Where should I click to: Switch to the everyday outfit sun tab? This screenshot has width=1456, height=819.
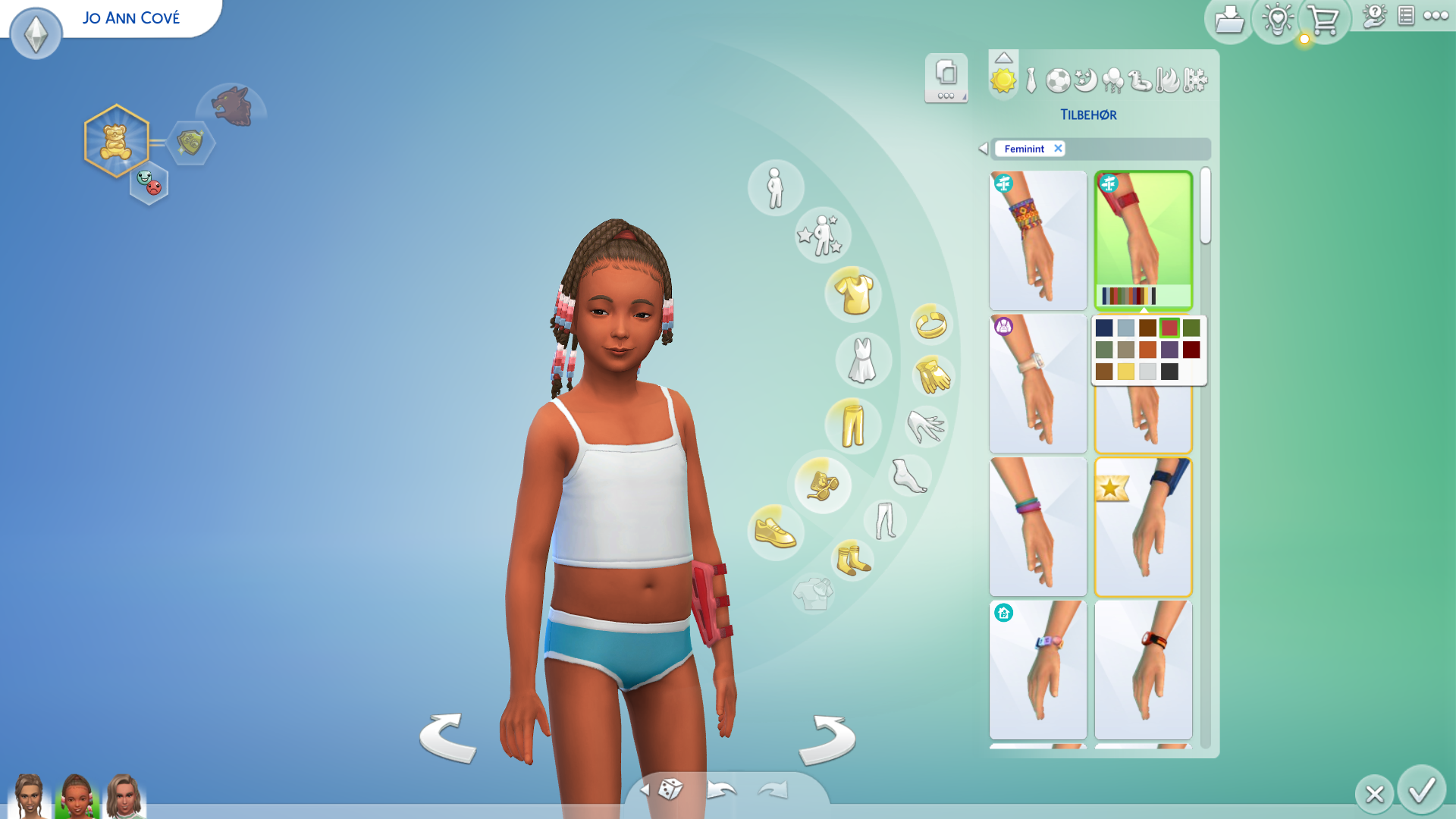(x=1003, y=80)
